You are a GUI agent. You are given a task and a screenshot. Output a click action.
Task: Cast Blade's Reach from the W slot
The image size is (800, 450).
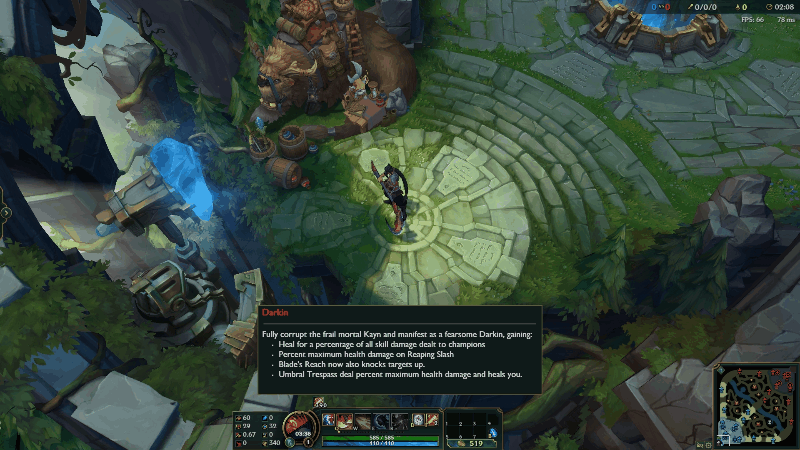coord(364,420)
